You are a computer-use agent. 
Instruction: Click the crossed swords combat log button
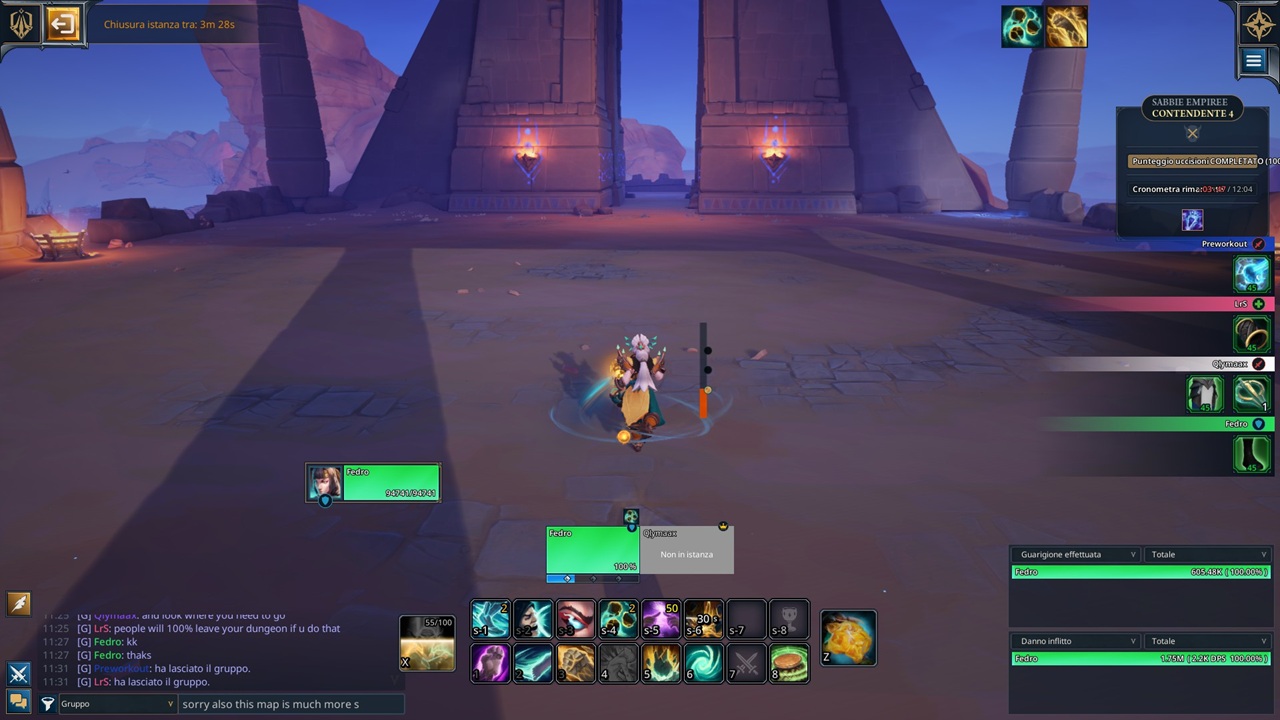click(x=18, y=674)
